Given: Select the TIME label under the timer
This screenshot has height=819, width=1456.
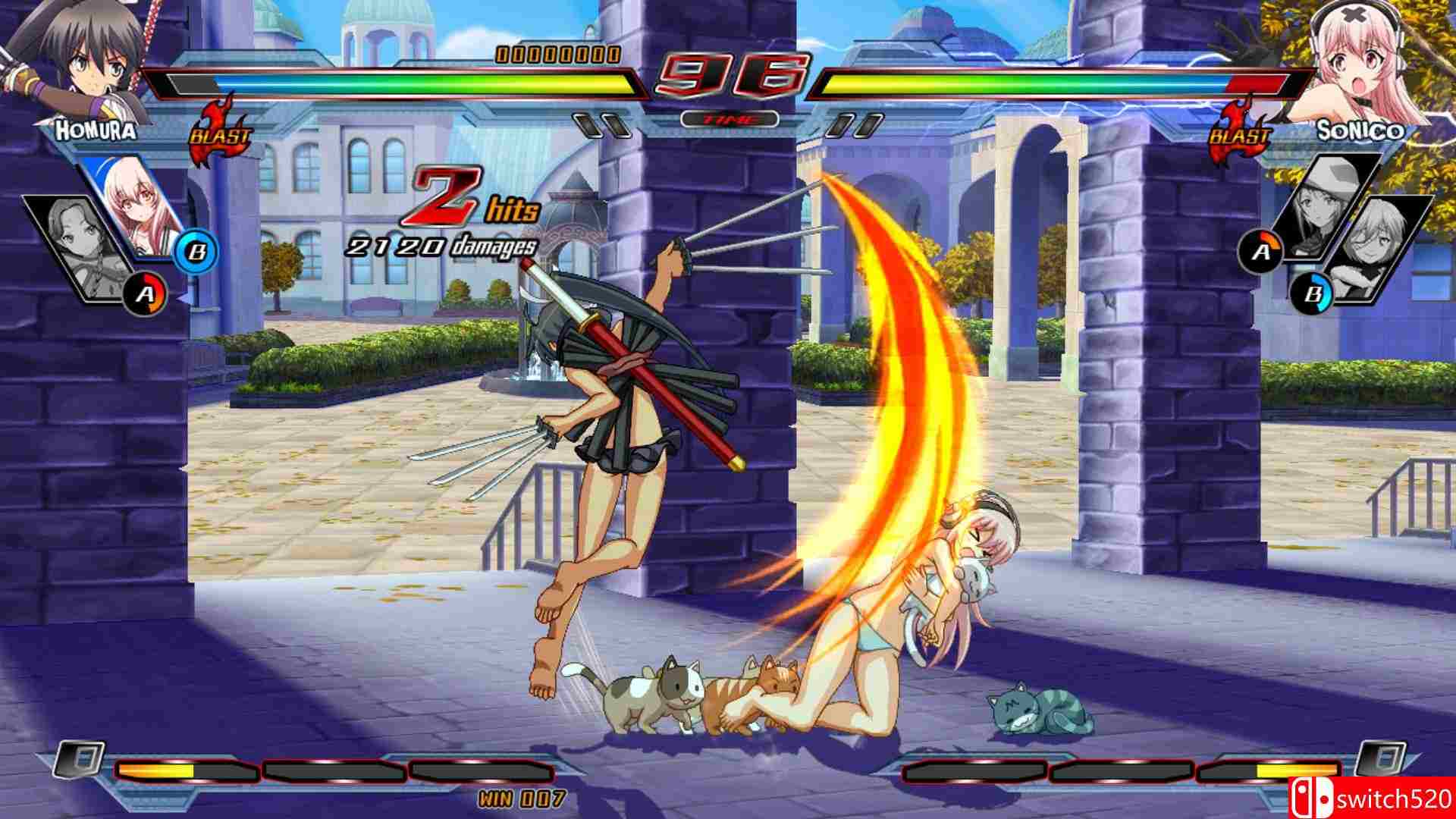Looking at the screenshot, I should (728, 118).
